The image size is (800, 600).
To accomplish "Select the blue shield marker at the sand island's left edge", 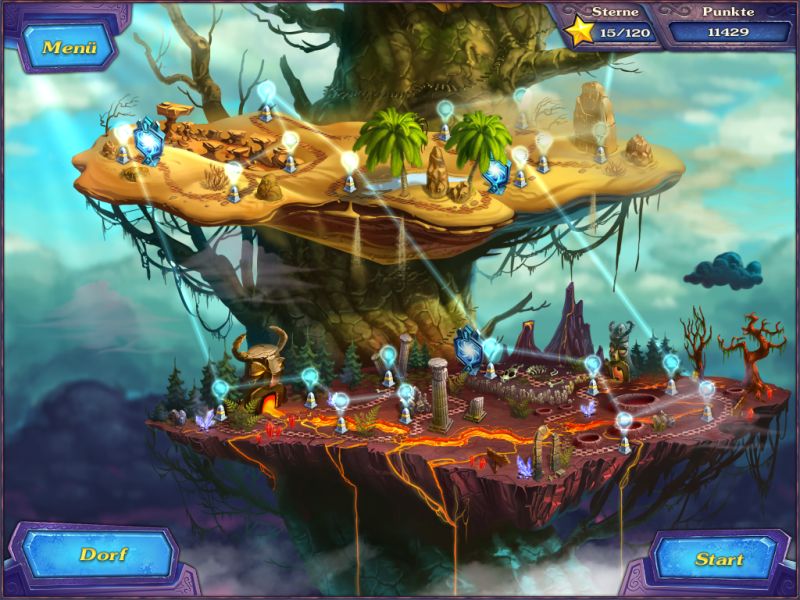I will pyautogui.click(x=149, y=141).
